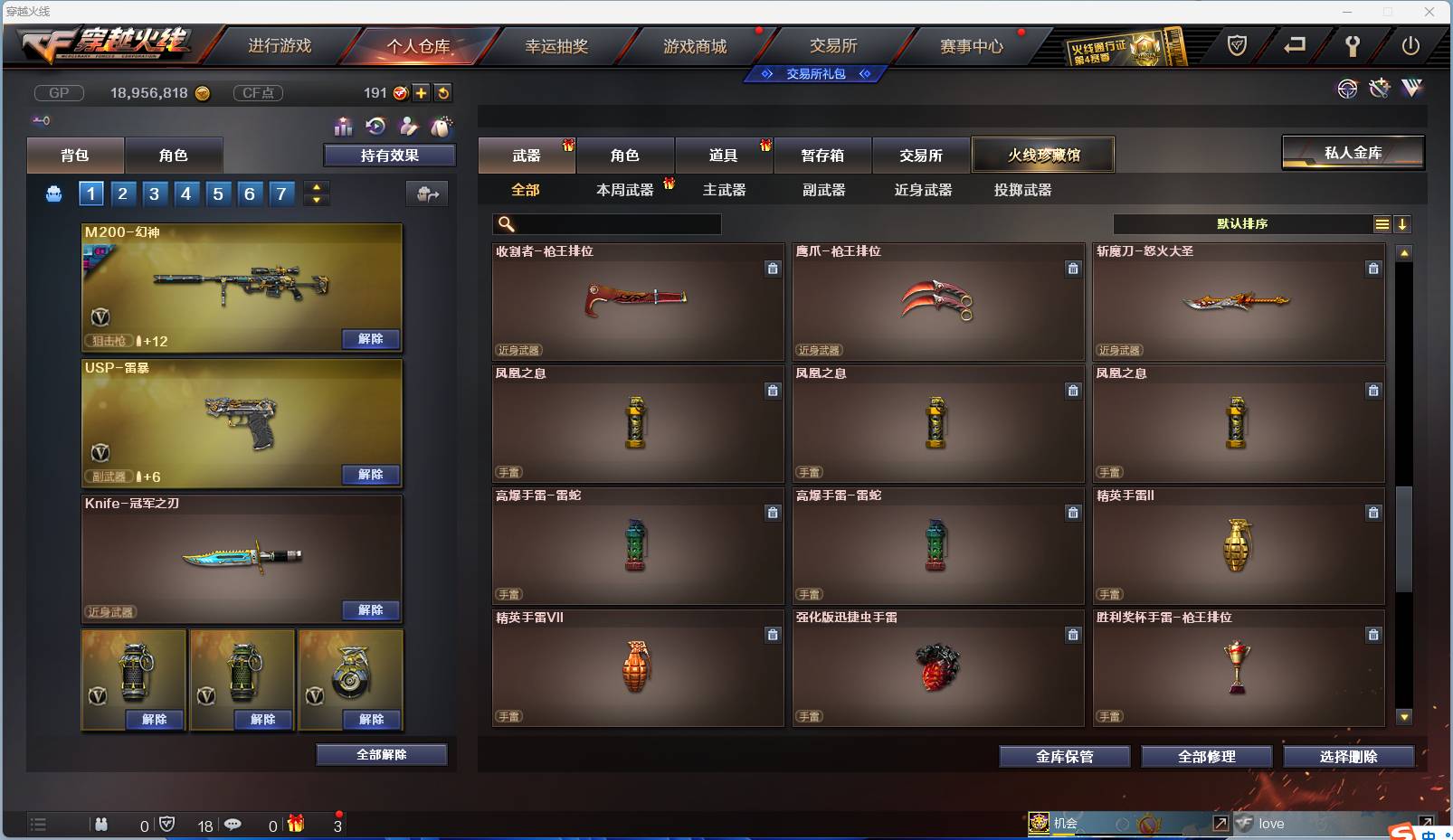The image size is (1453, 840).
Task: Open the 投掷武器 weapon tab
Action: (x=1021, y=190)
